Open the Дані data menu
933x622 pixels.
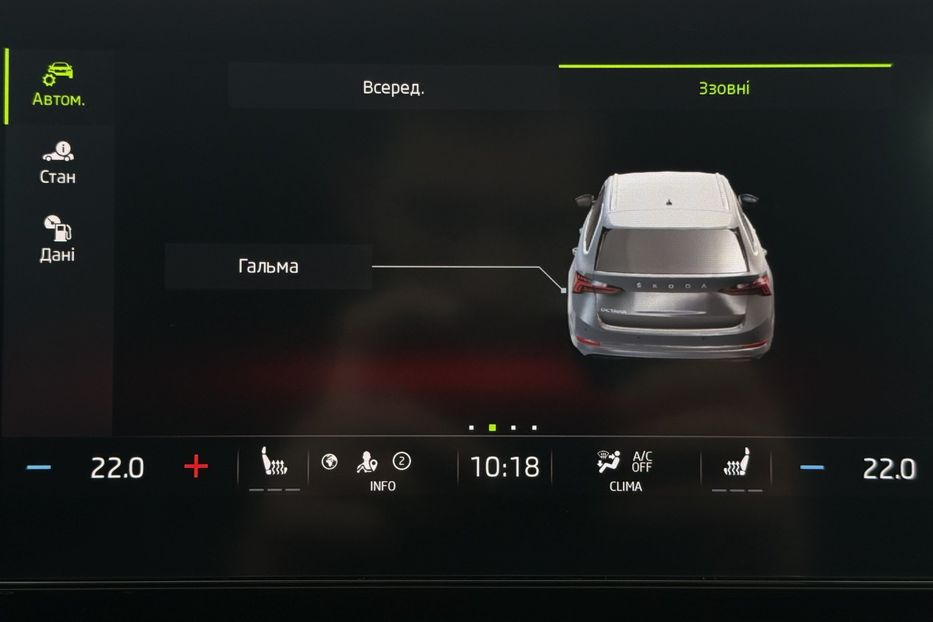point(58,240)
